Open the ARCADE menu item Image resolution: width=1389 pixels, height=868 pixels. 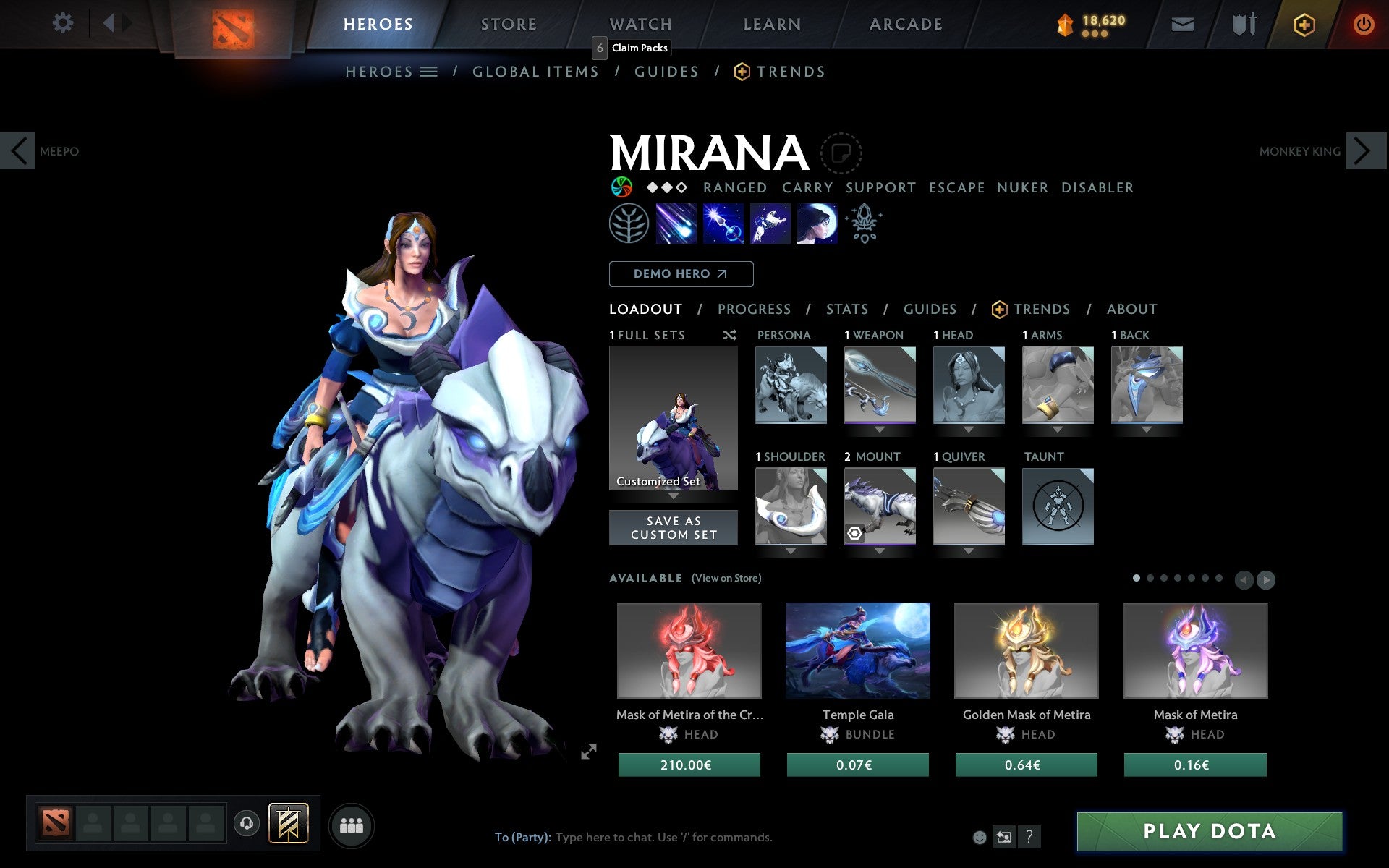point(904,24)
